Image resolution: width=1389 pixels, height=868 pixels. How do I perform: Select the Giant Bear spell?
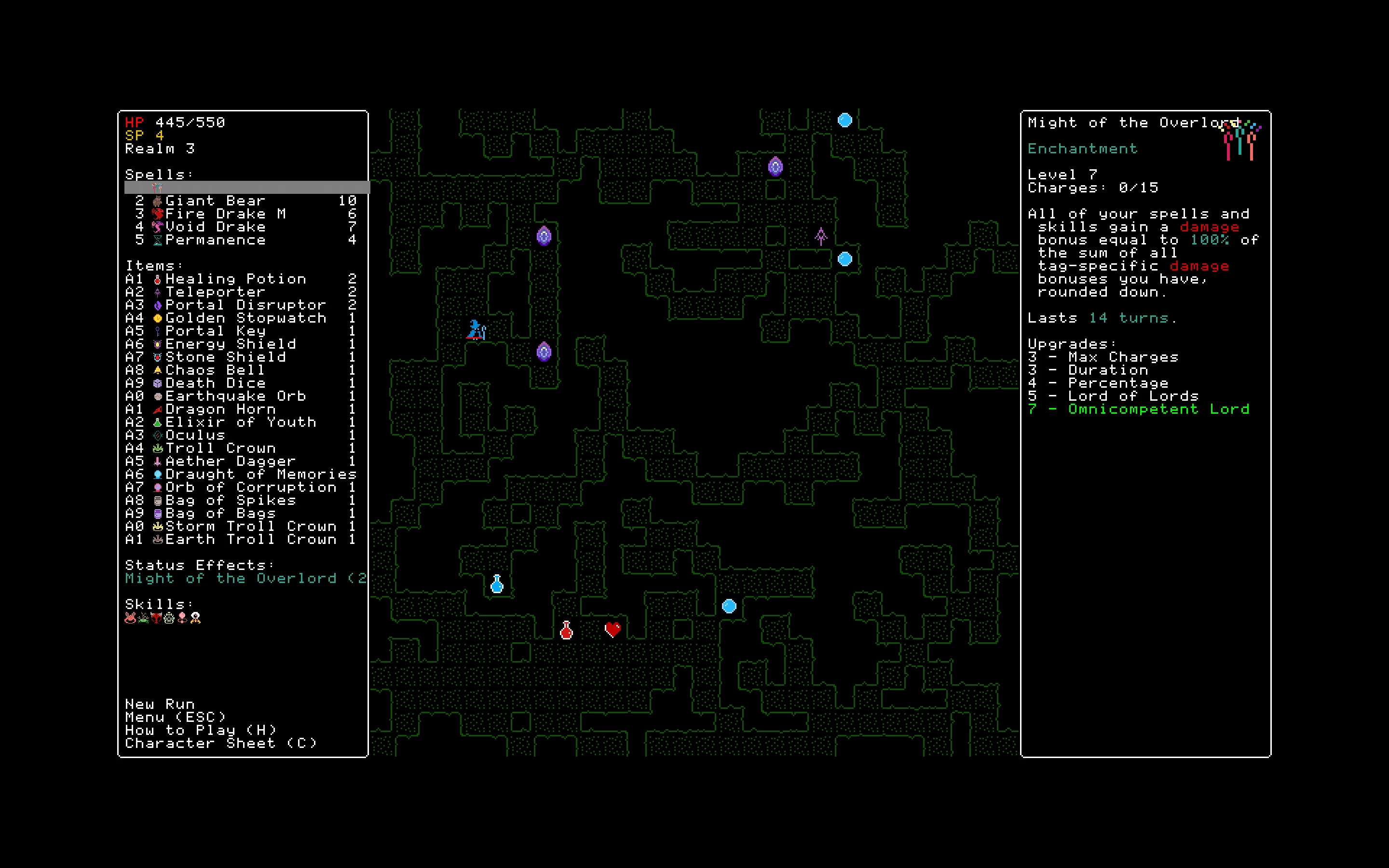coord(215,201)
